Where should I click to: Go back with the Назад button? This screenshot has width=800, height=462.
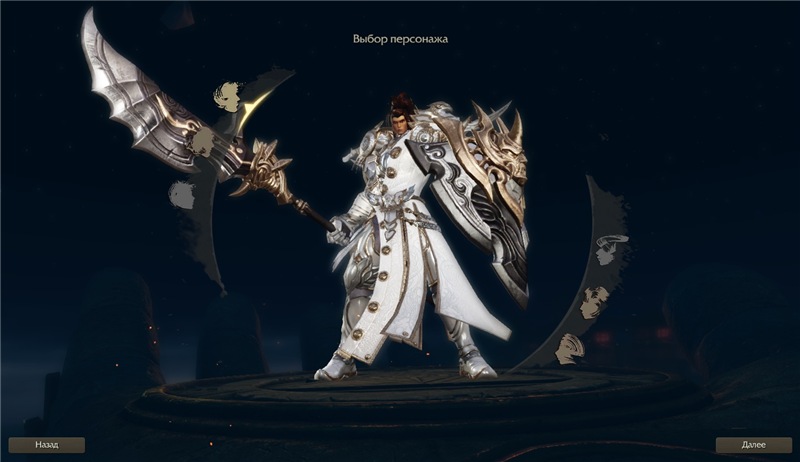click(46, 445)
